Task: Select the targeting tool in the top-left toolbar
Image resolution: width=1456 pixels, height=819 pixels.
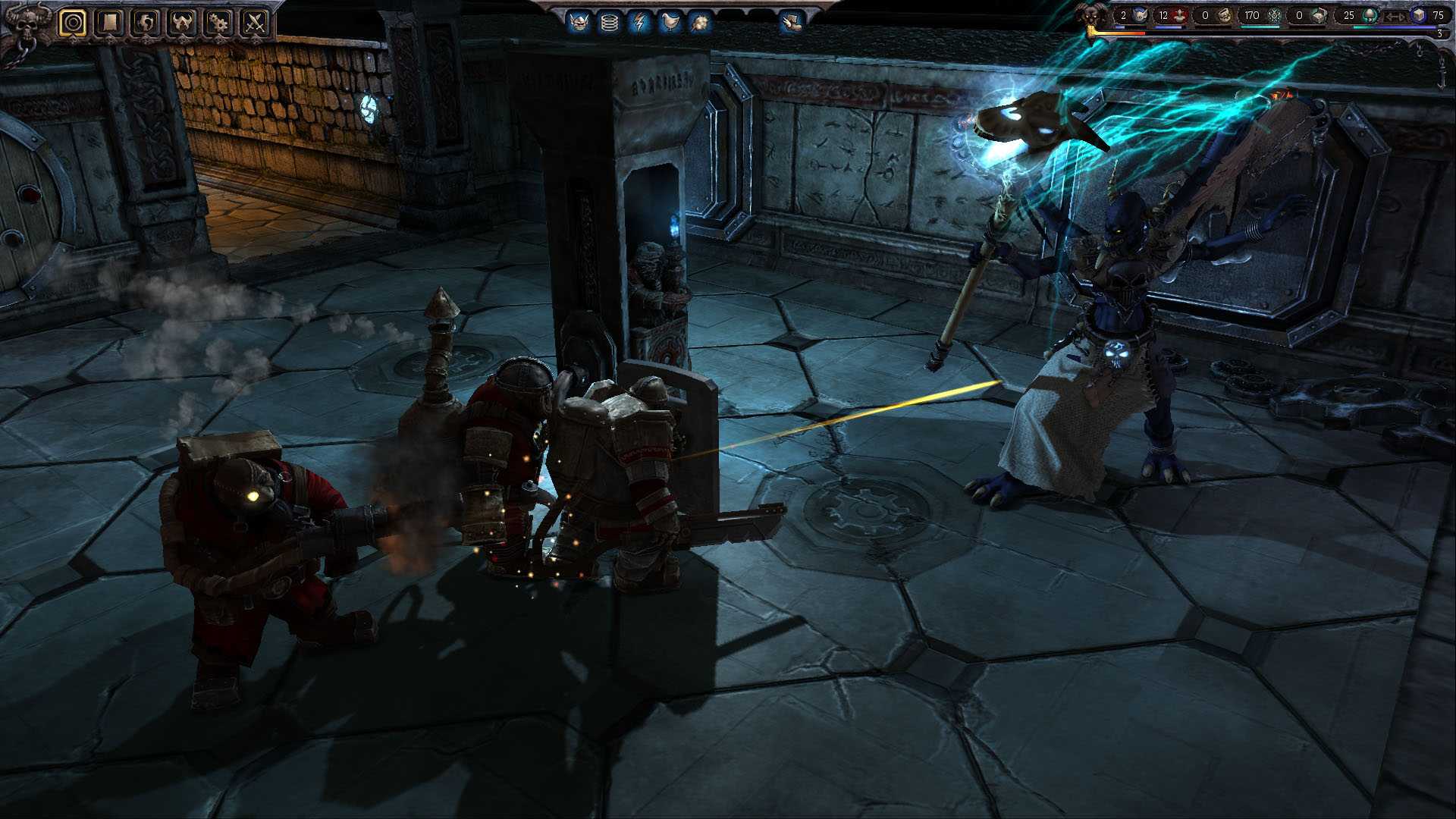Action: [74, 21]
